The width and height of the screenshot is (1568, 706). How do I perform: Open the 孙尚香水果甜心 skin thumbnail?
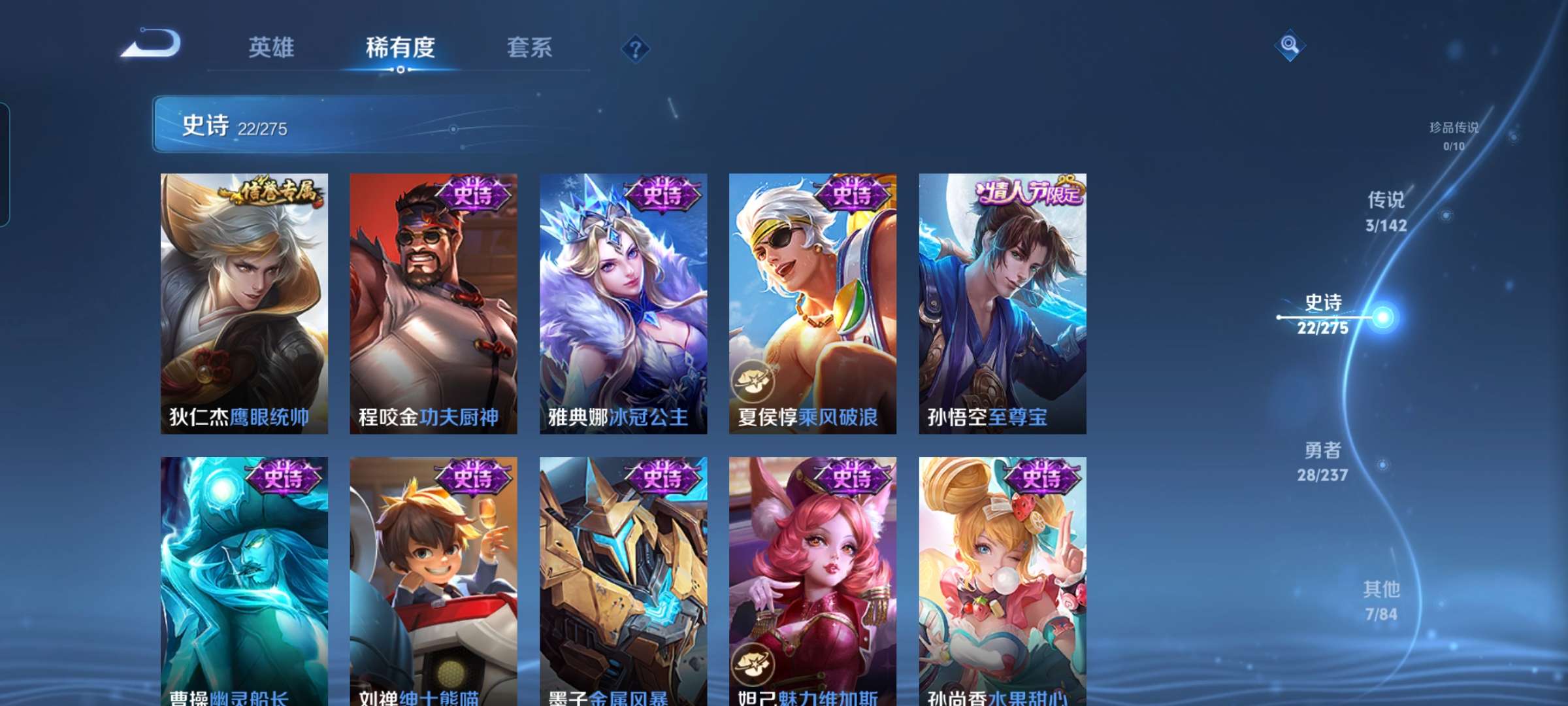[x=1003, y=575]
